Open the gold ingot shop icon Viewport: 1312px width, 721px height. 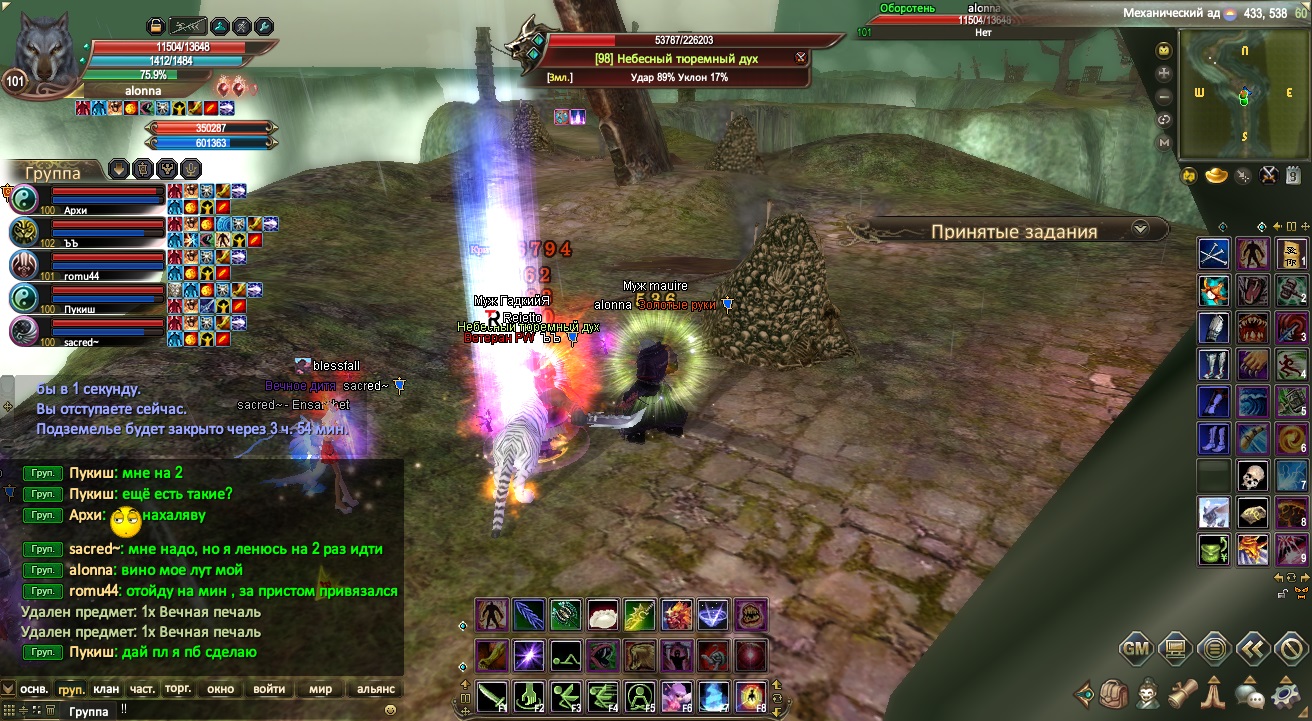coord(1216,176)
